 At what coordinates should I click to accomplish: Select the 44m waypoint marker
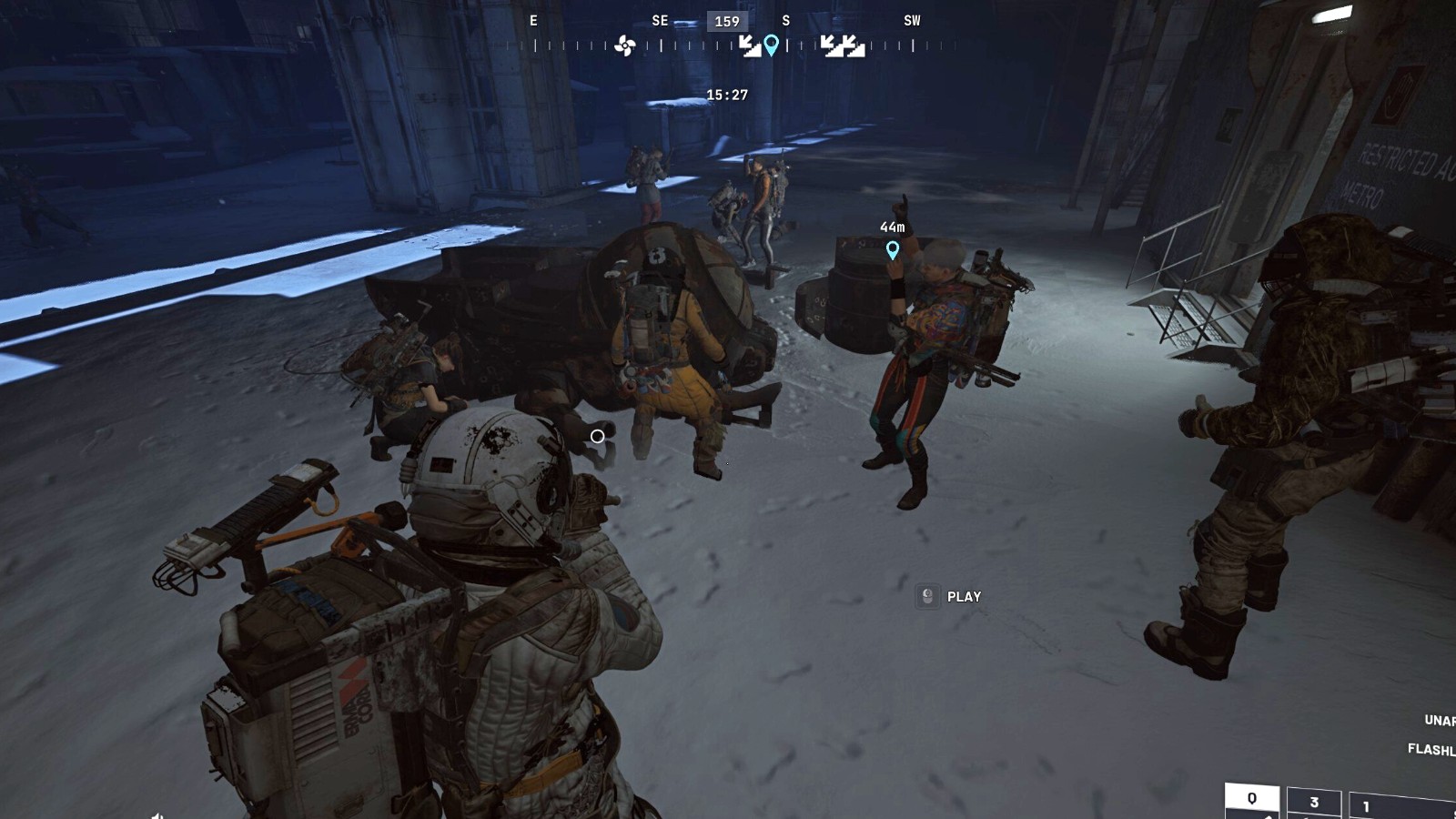point(893,249)
